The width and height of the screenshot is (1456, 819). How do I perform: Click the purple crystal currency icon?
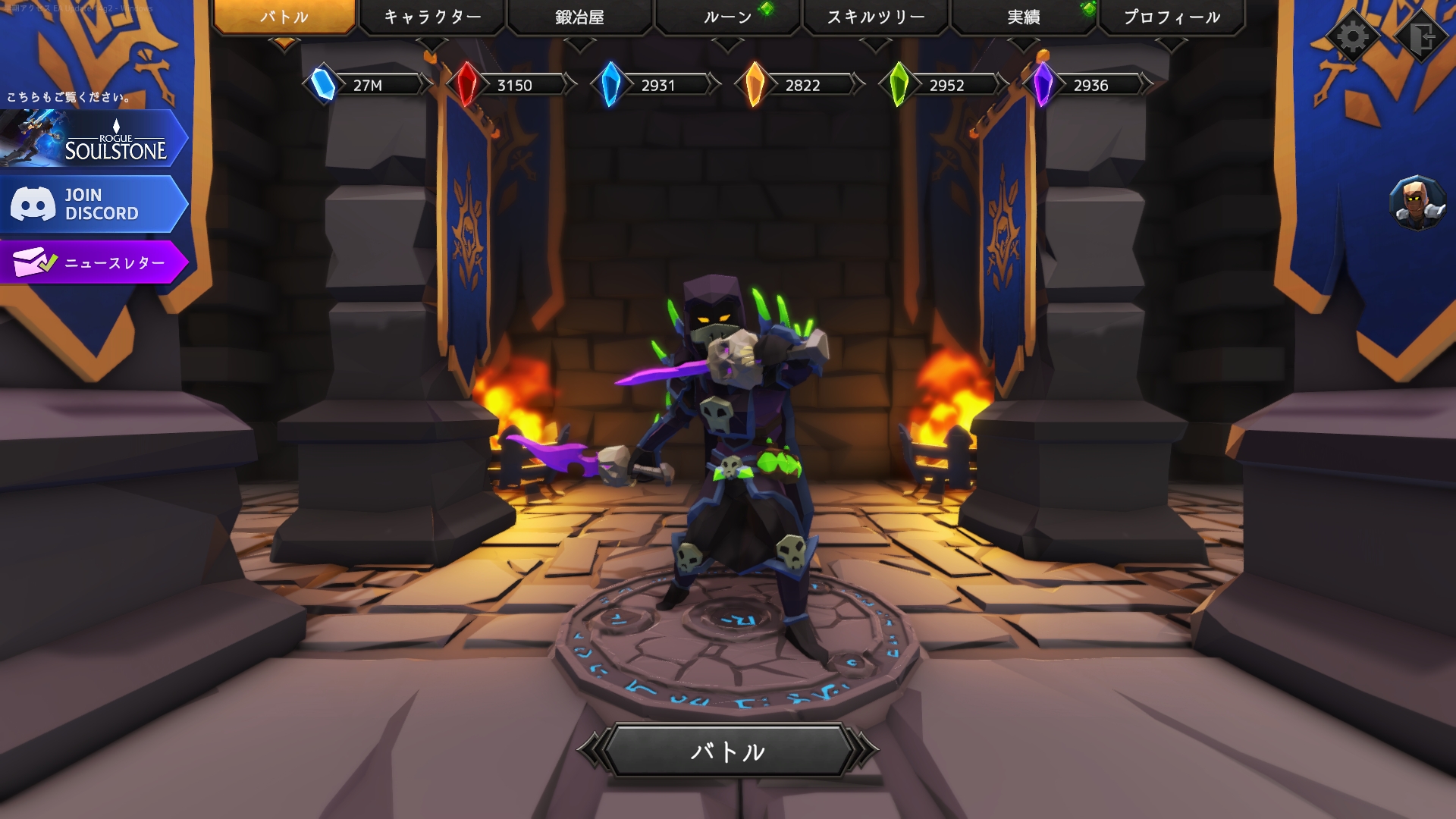tap(1042, 85)
